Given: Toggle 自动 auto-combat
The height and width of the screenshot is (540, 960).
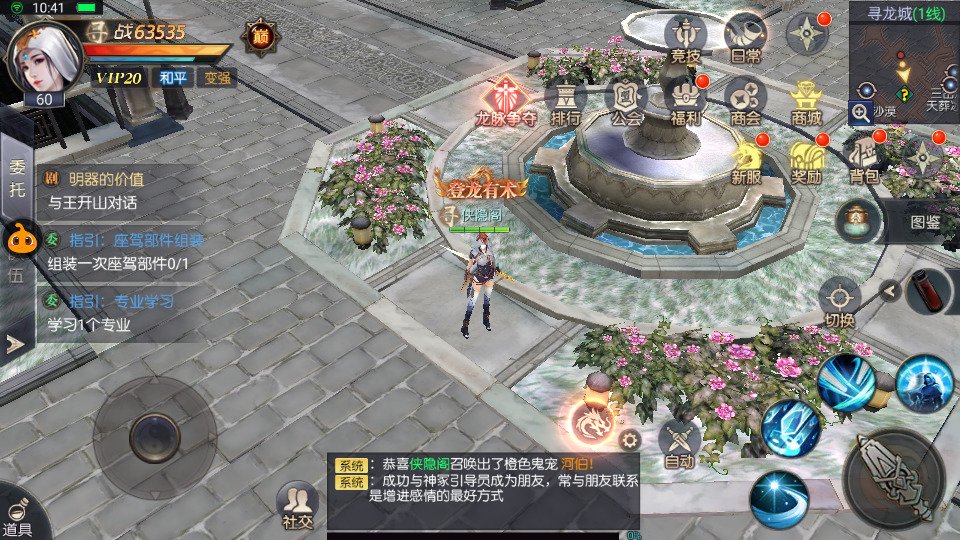Looking at the screenshot, I should coord(679,443).
